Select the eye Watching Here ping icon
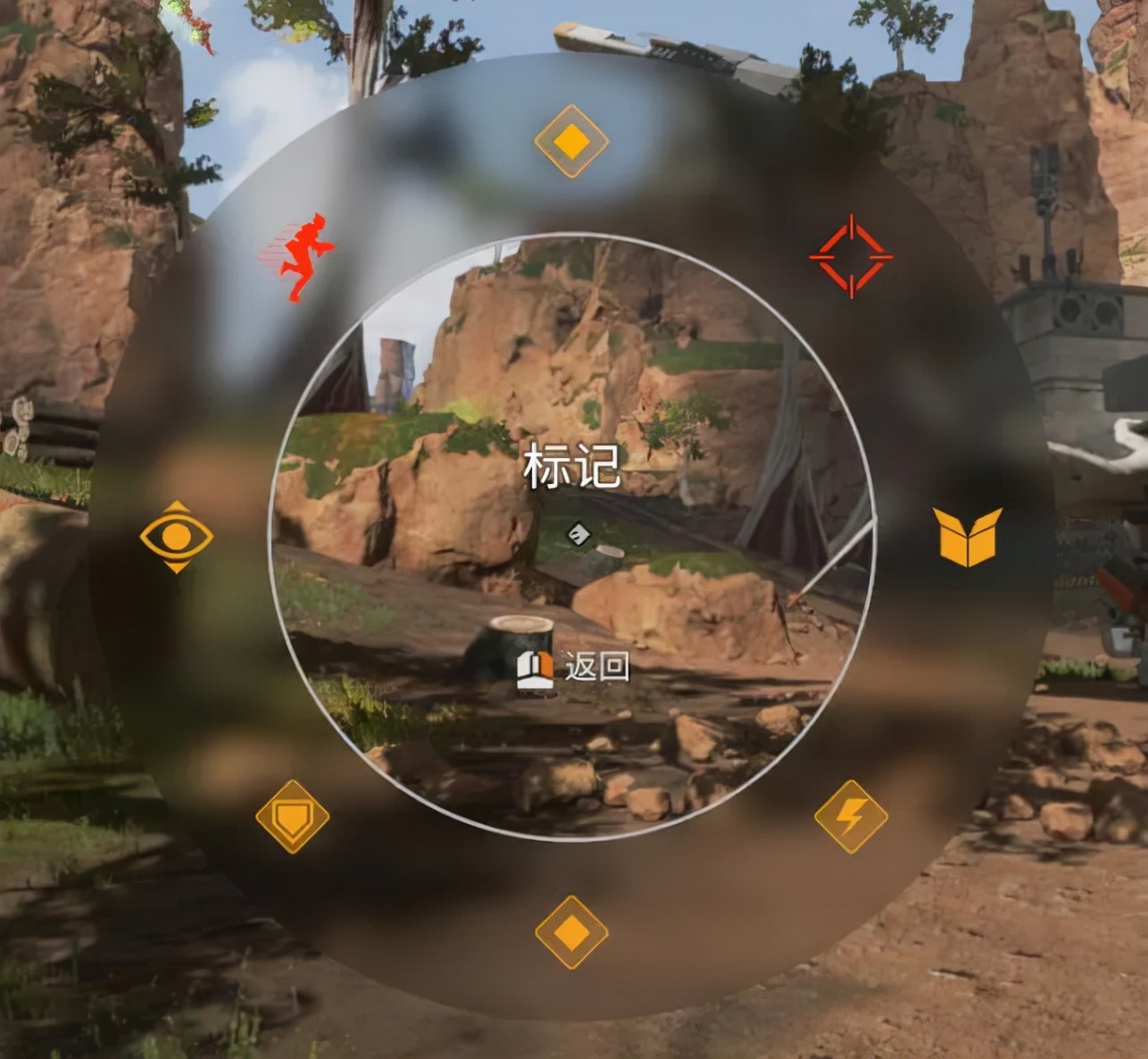Viewport: 1148px width, 1059px height. pyautogui.click(x=175, y=537)
